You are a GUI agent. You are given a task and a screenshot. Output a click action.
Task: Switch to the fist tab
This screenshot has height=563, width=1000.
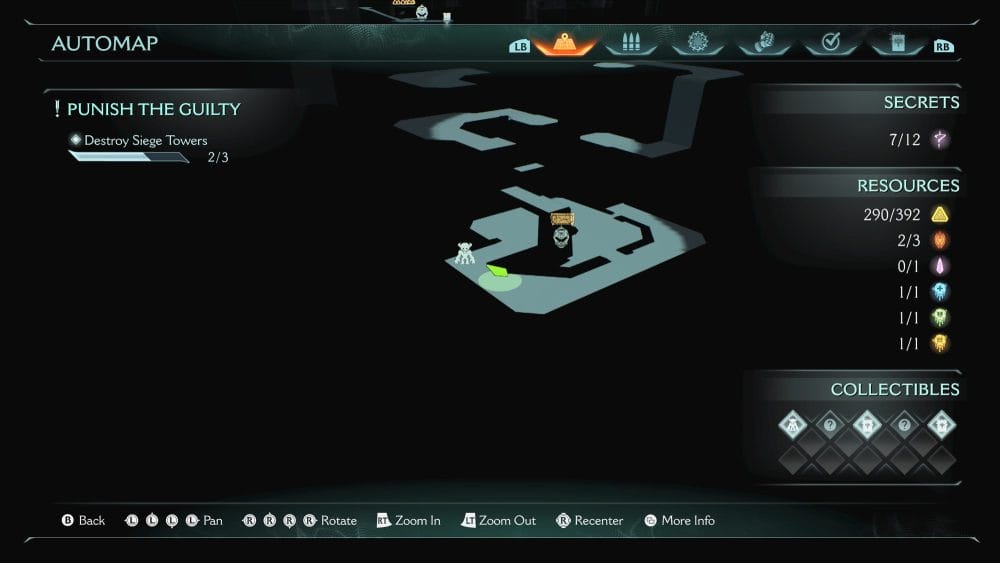(763, 43)
